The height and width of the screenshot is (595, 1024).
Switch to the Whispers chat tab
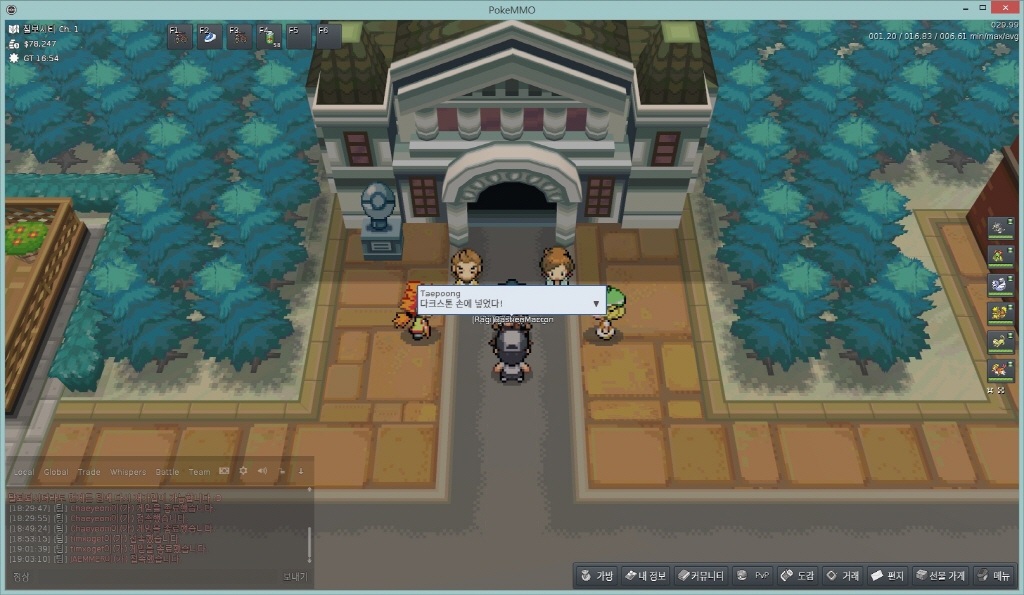tap(127, 472)
